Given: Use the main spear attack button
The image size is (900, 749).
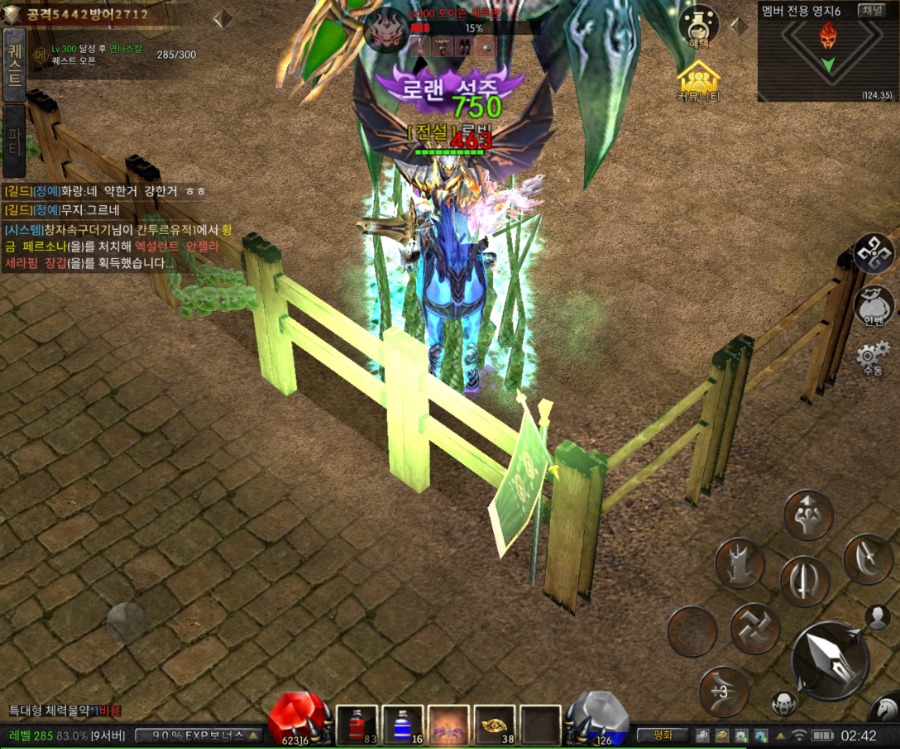Looking at the screenshot, I should coord(829,659).
